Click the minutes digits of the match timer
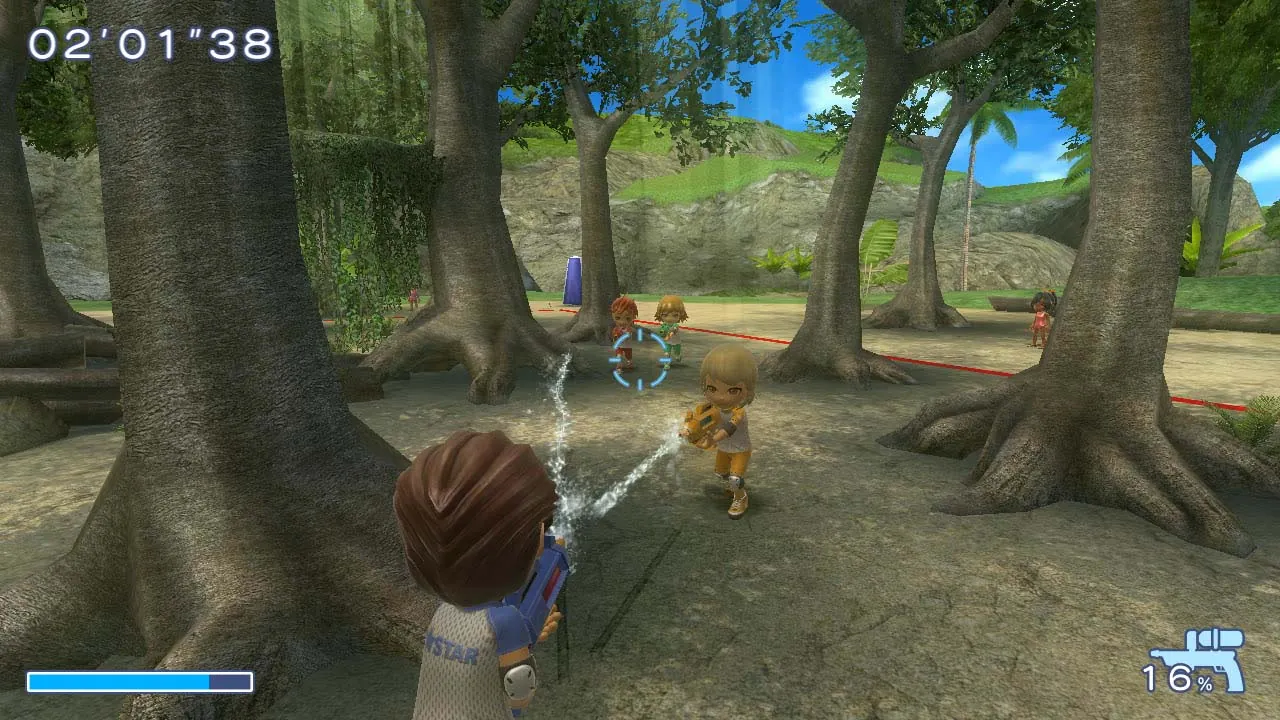This screenshot has width=1280, height=720. (x=60, y=45)
